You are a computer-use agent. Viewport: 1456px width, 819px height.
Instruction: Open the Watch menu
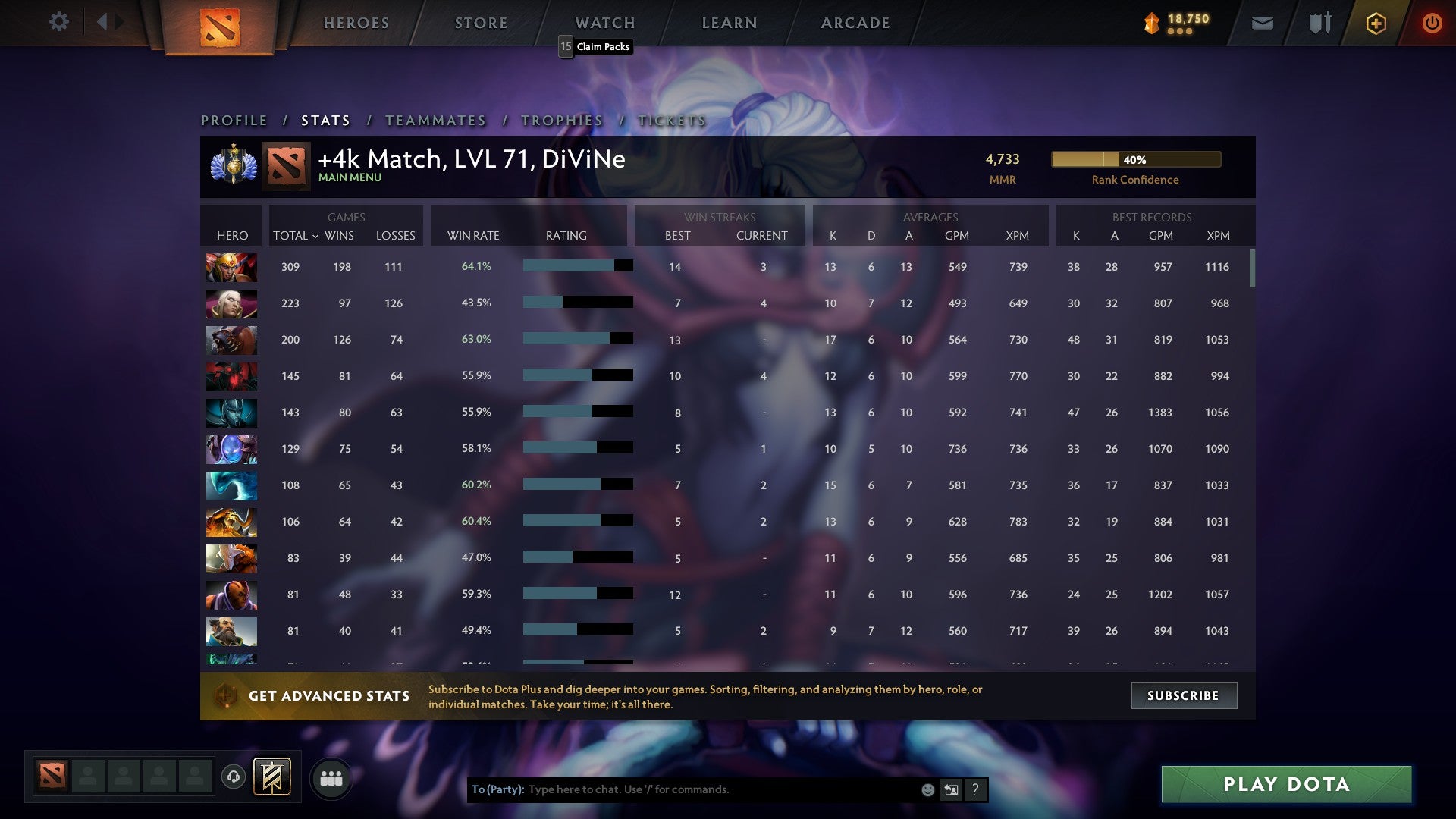pyautogui.click(x=604, y=22)
